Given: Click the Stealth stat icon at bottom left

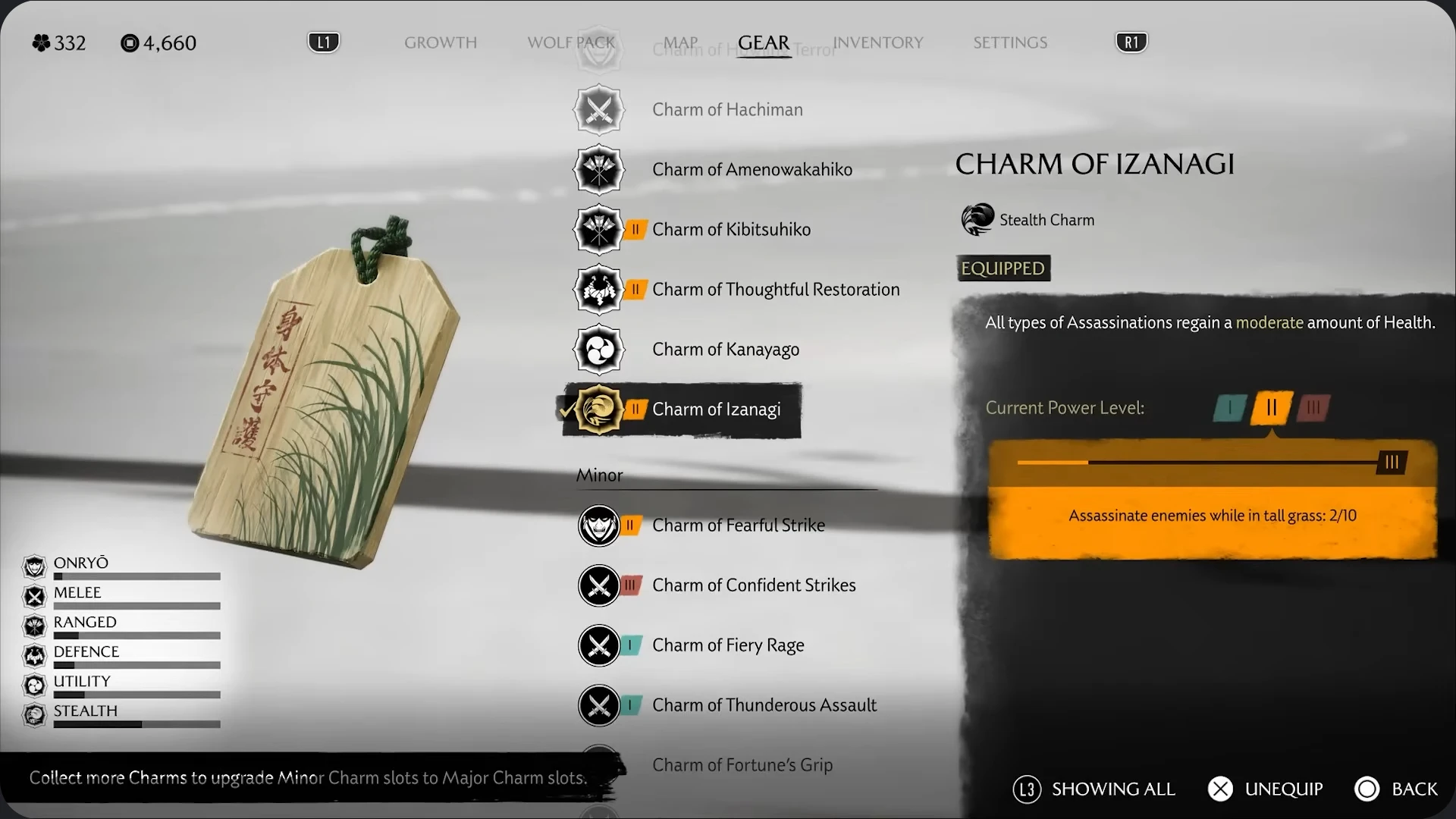Looking at the screenshot, I should click(x=34, y=715).
